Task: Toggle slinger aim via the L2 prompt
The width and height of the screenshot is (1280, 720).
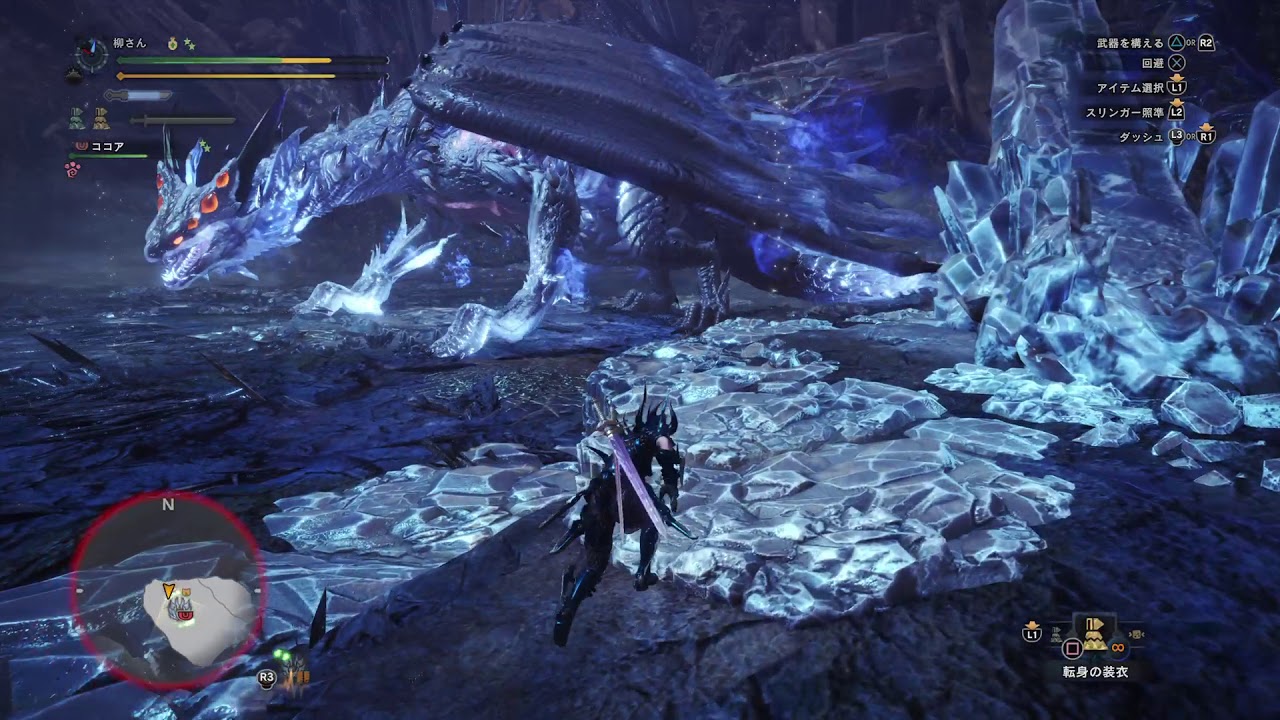Action: point(1176,111)
